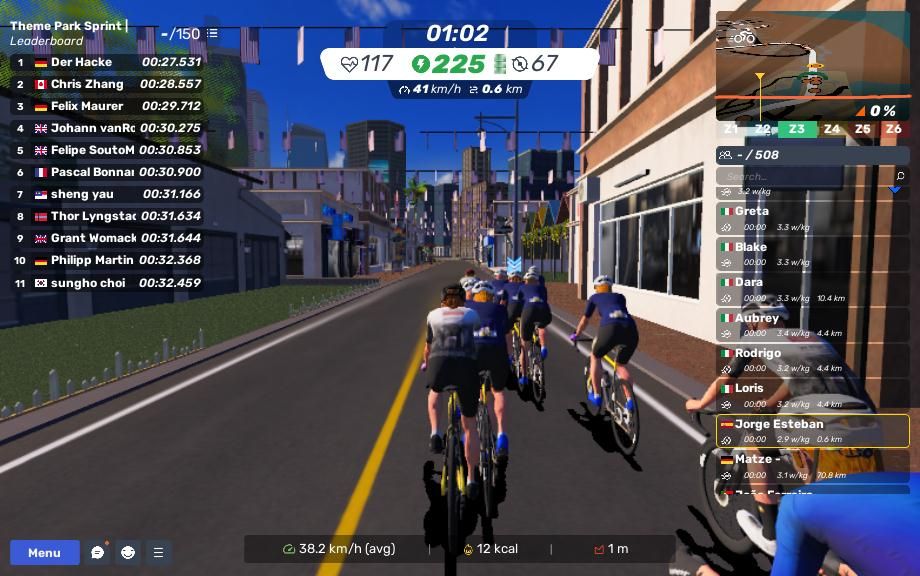The width and height of the screenshot is (920, 576).
Task: Choose Dara from the riders list
Action: click(812, 290)
